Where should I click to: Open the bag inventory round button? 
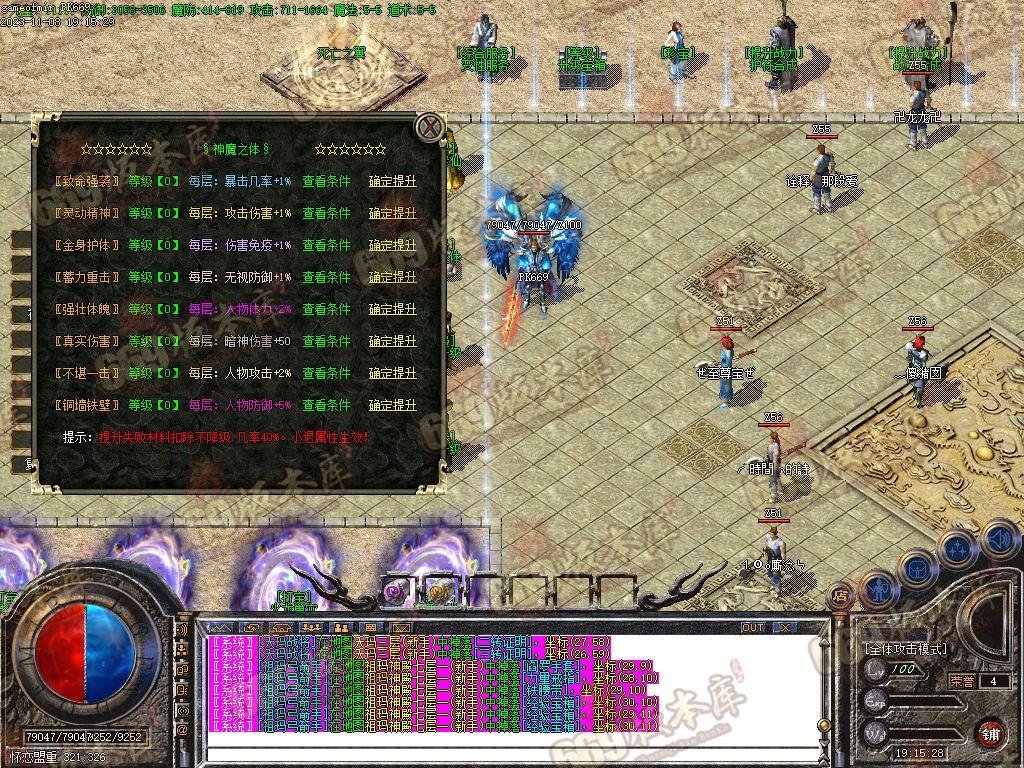[915, 569]
